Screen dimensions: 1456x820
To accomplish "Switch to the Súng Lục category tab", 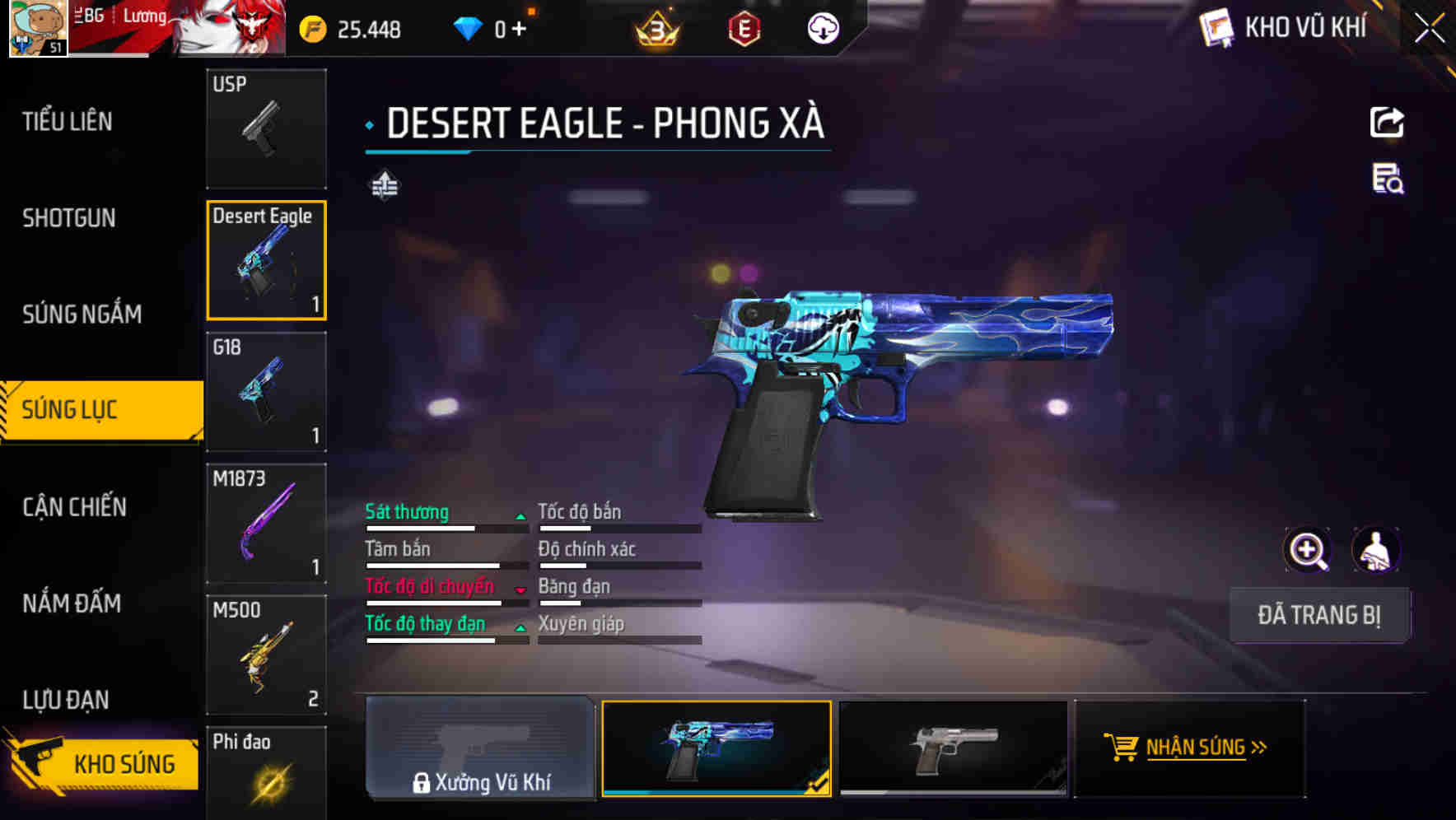I will click(91, 409).
